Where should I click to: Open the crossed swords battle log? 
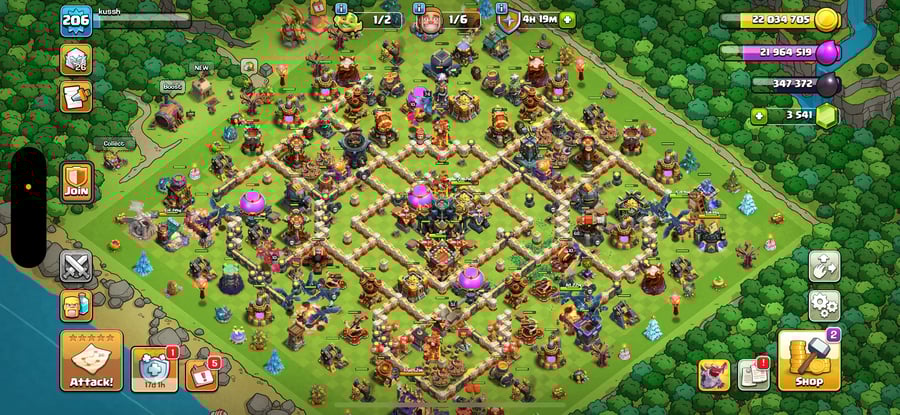click(x=77, y=267)
